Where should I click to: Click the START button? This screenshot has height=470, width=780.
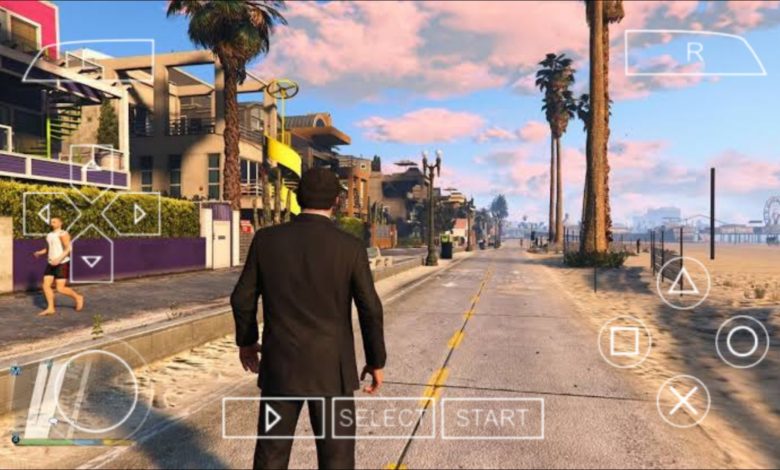click(492, 418)
